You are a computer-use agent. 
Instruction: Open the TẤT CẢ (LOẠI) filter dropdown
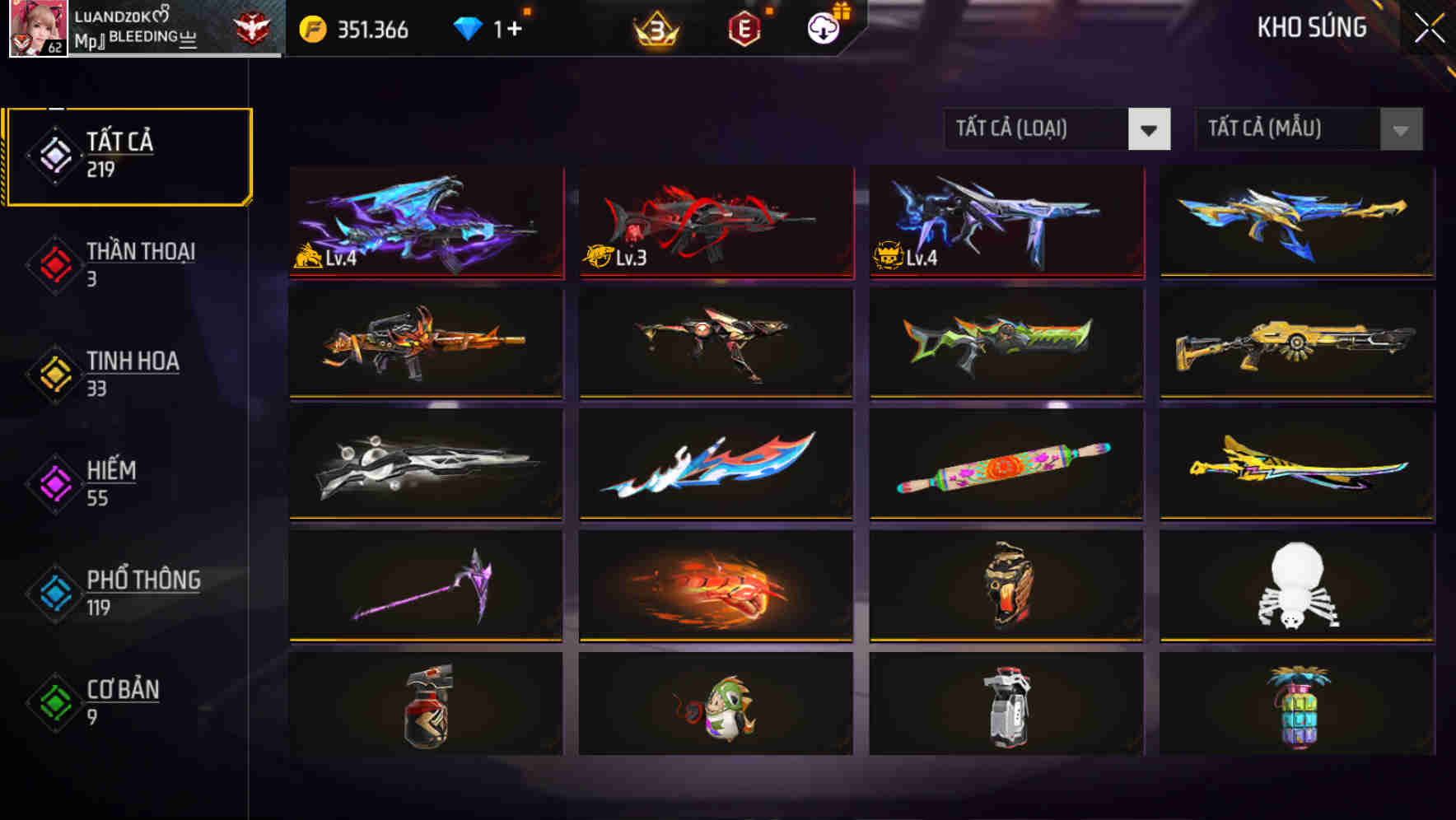pos(1058,129)
